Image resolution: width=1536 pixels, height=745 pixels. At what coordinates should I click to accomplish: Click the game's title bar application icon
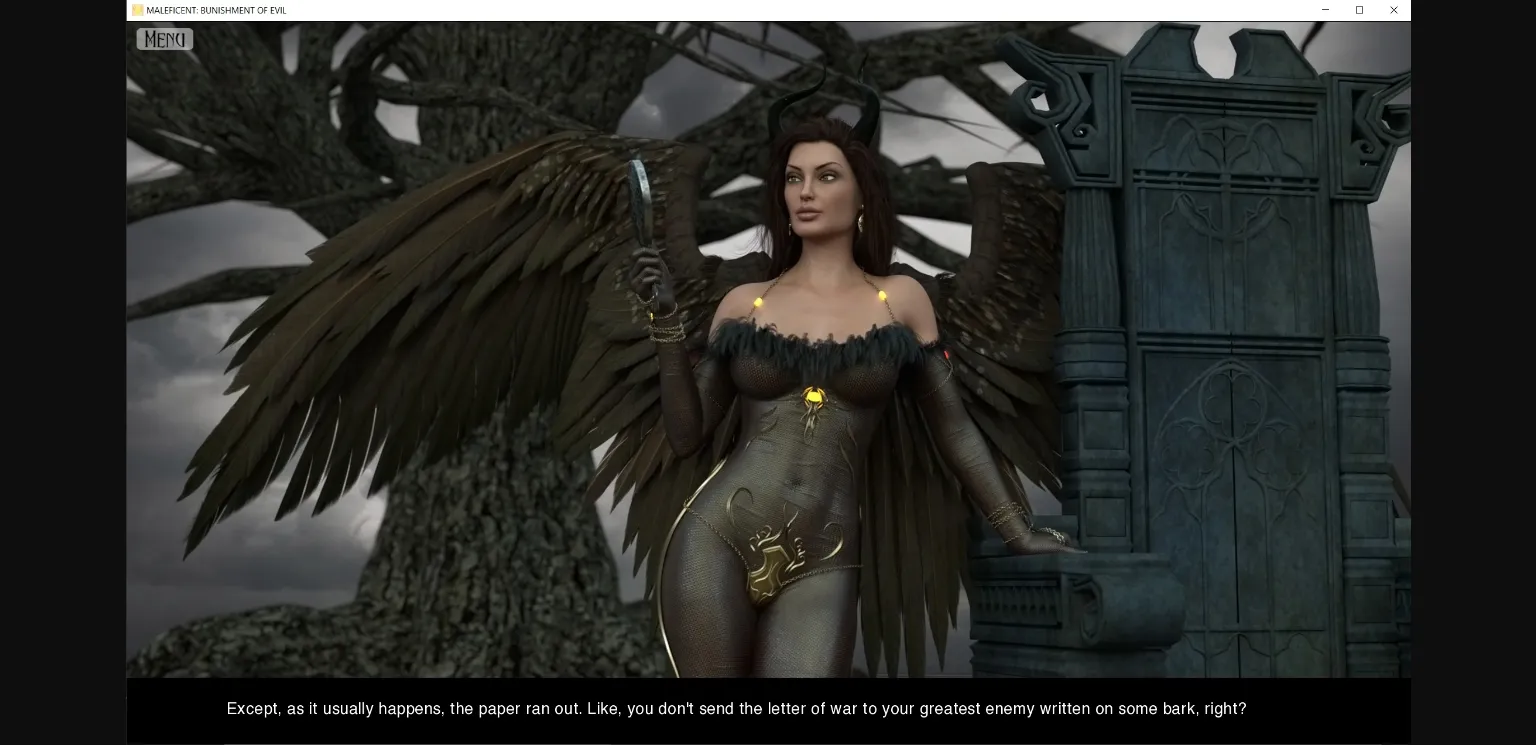136,10
